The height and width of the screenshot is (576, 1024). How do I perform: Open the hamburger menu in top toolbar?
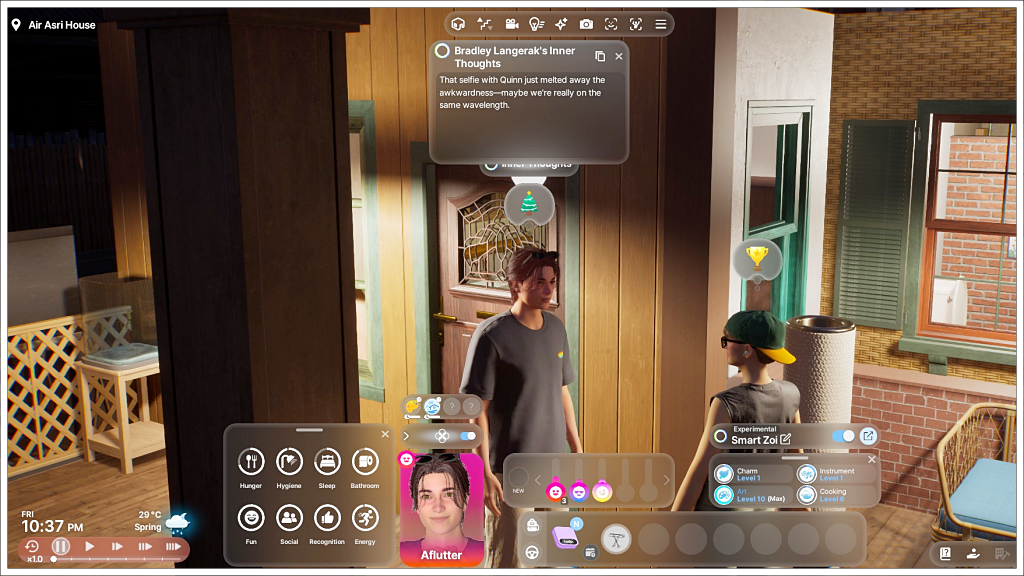click(x=661, y=24)
